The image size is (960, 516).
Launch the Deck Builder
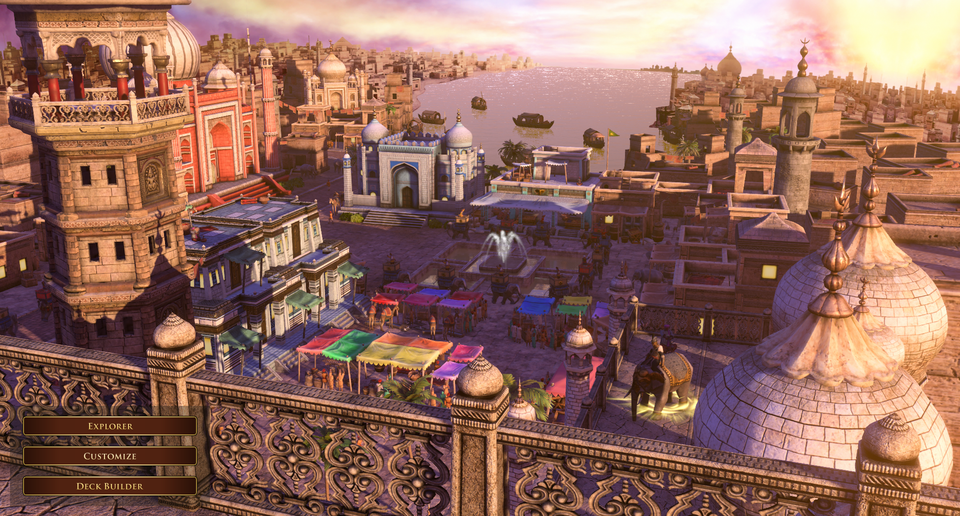point(110,486)
